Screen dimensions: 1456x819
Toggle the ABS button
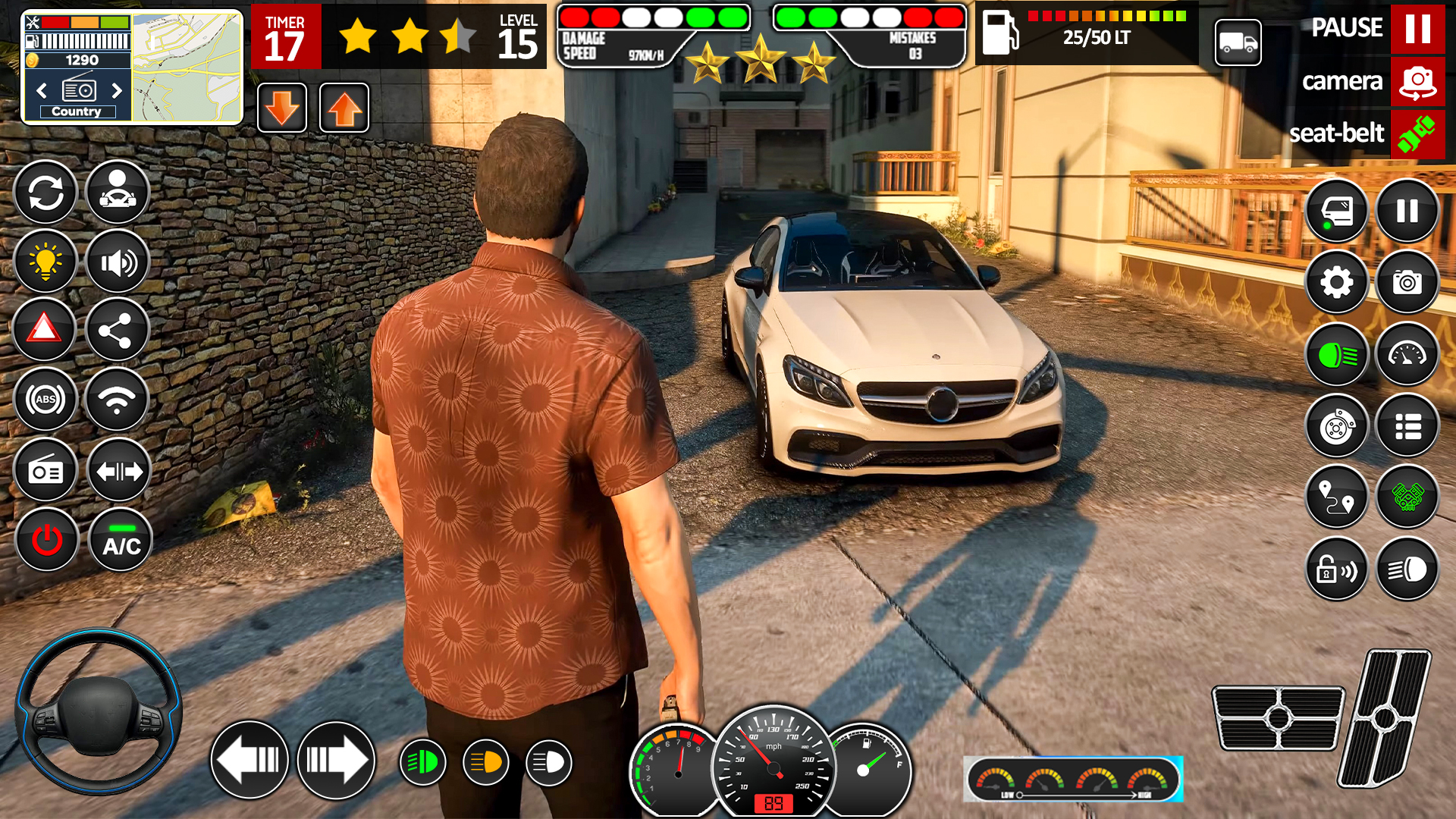(45, 400)
